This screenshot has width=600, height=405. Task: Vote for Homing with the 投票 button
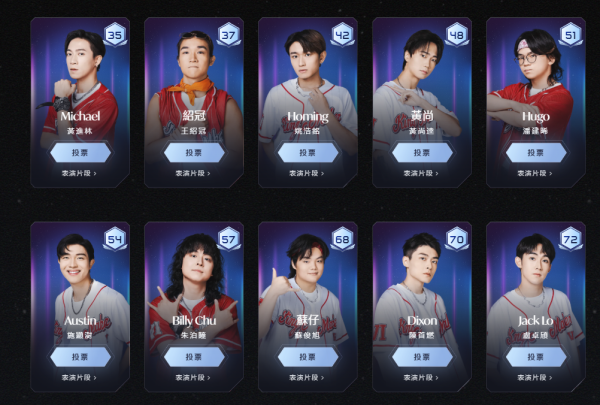pos(307,152)
